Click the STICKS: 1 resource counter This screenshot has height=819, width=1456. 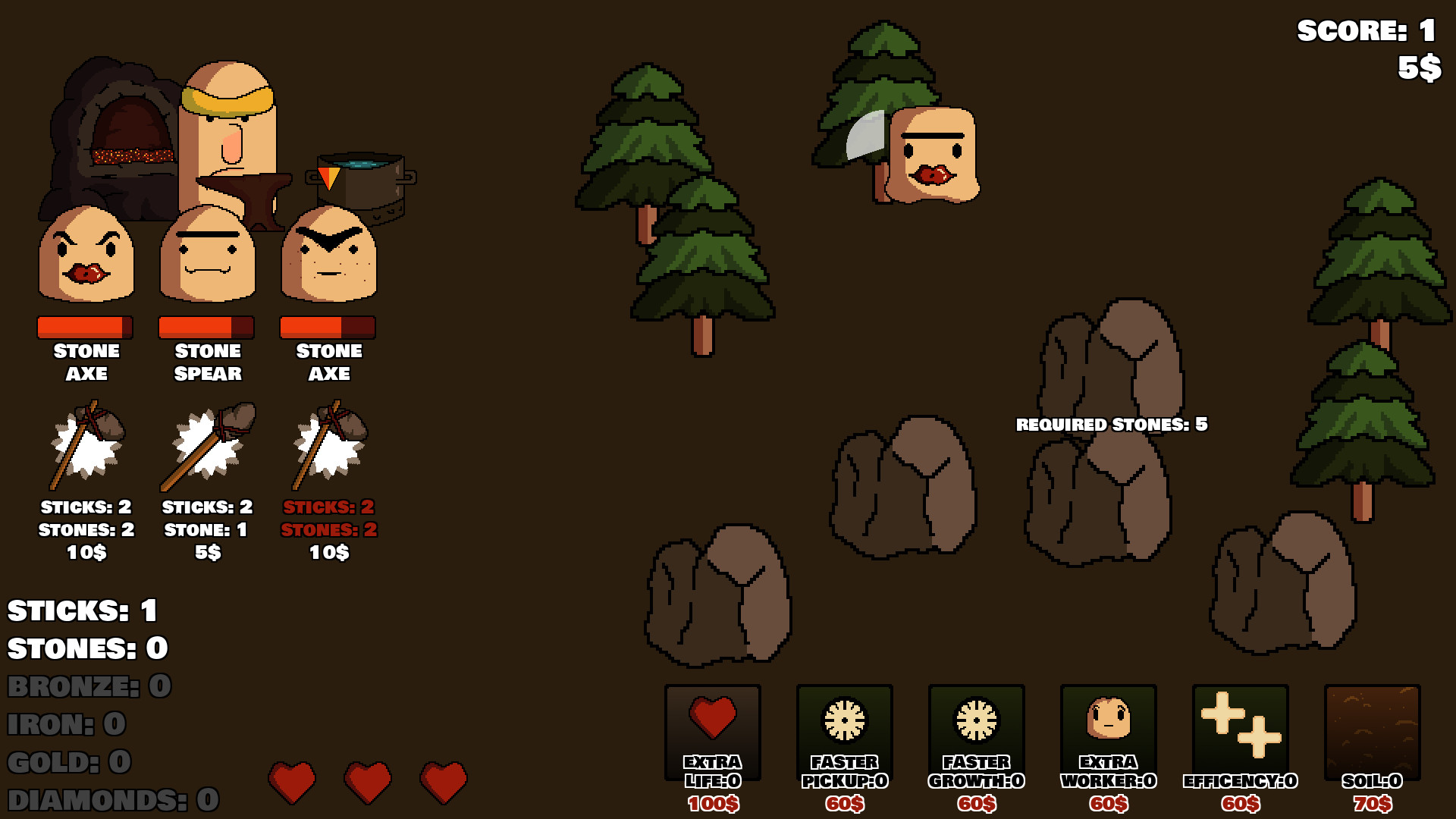(80, 610)
